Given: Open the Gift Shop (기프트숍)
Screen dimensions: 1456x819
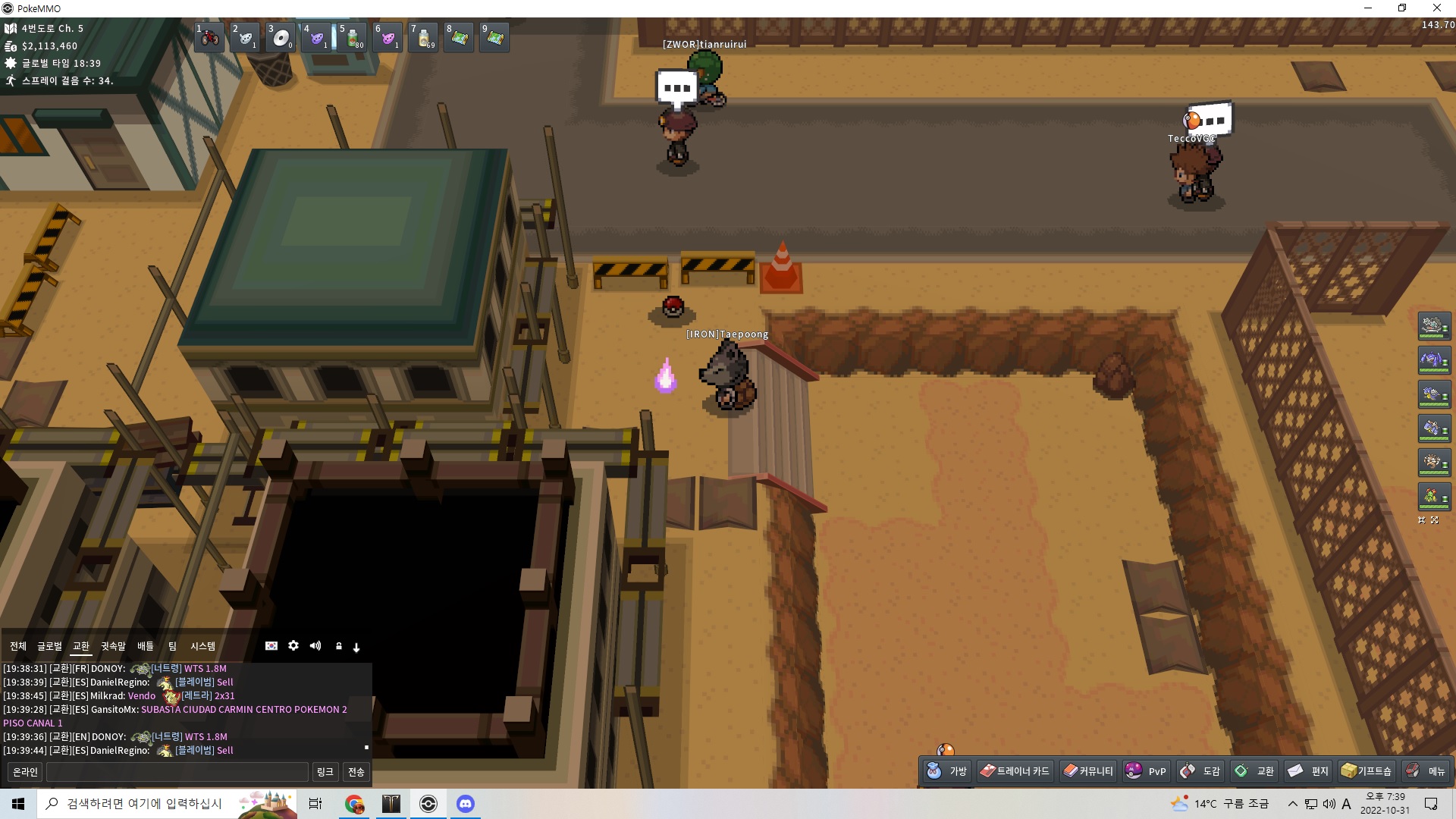Looking at the screenshot, I should (x=1367, y=771).
